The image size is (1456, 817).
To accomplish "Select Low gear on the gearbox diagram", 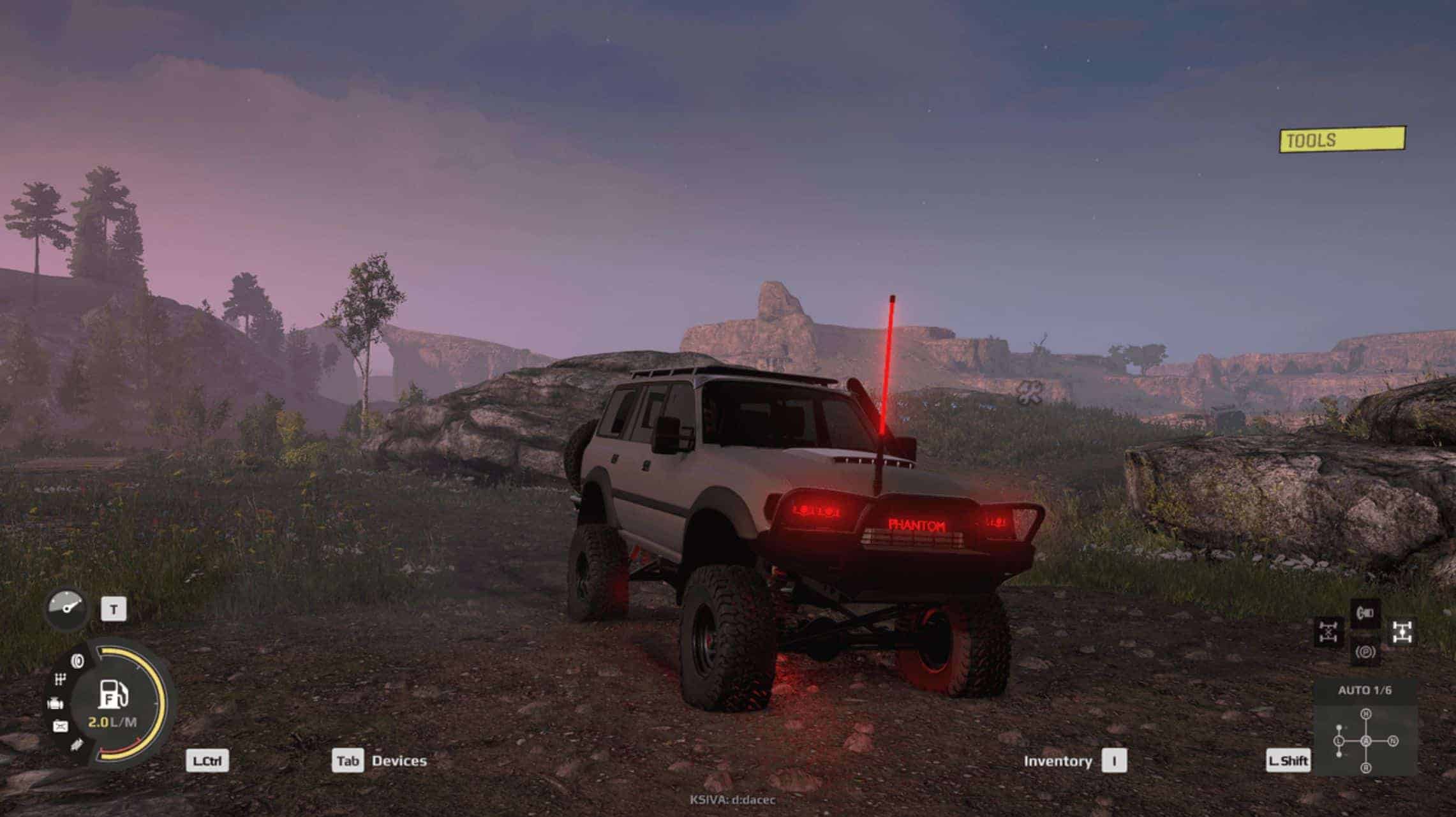I will [x=1339, y=741].
